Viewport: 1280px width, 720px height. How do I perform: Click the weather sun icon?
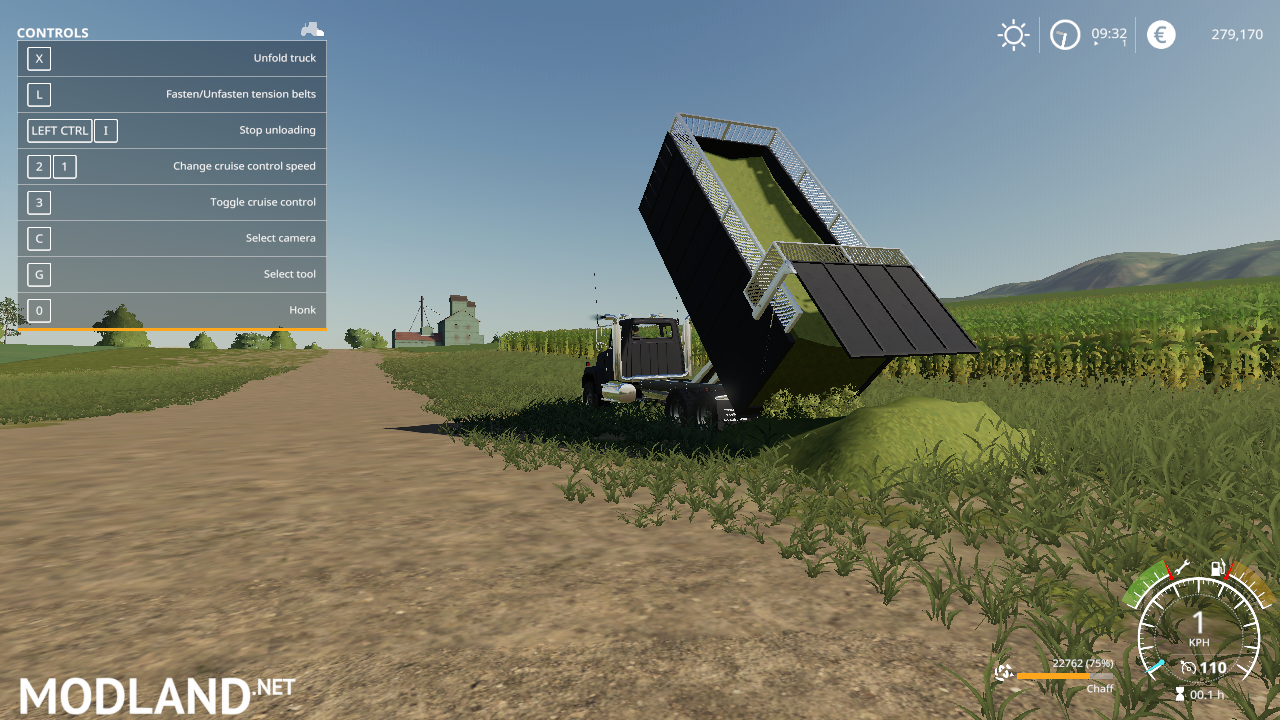point(1014,34)
